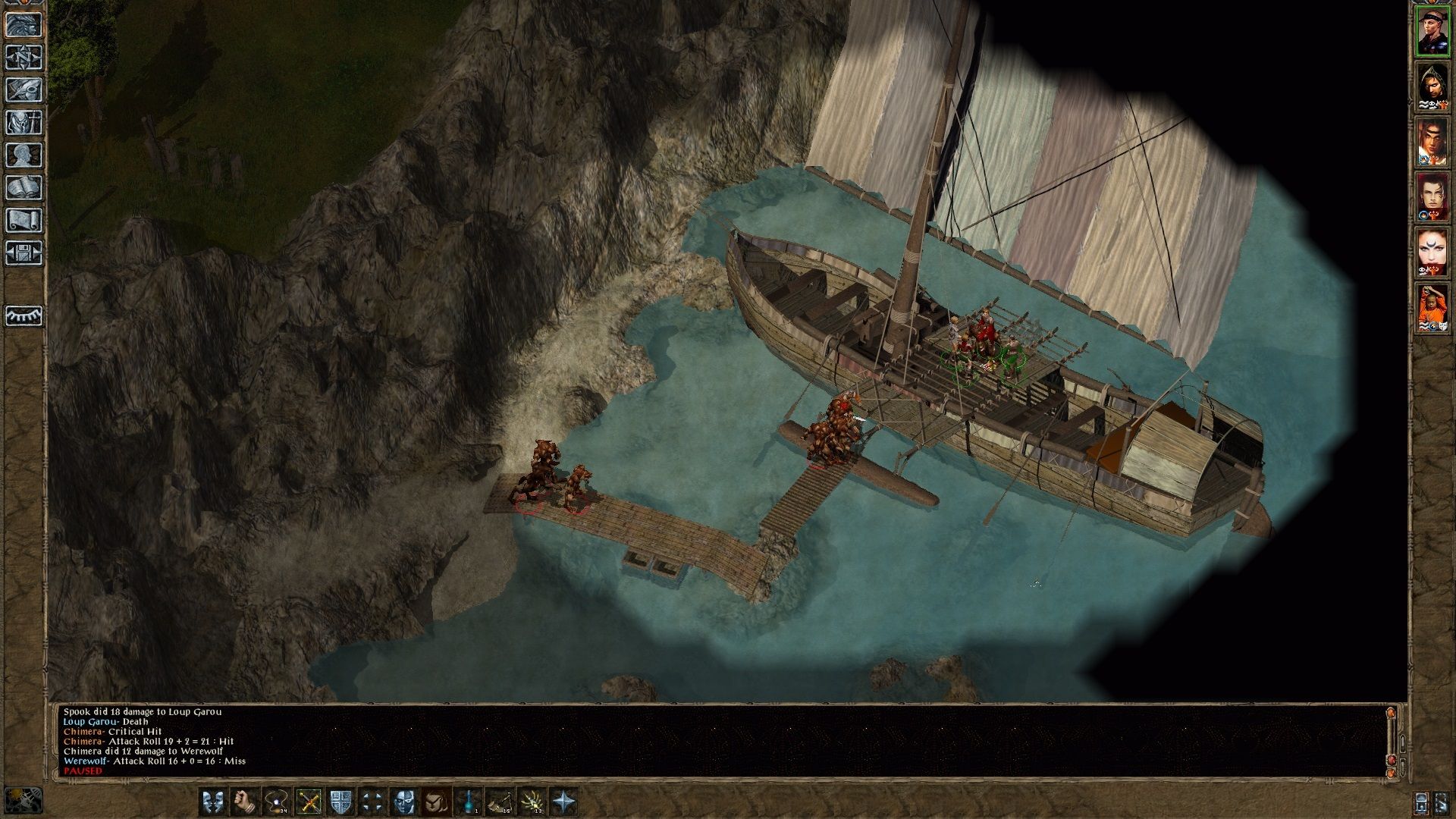
Task: Select the crossed swords weapon slot
Action: [x=309, y=802]
